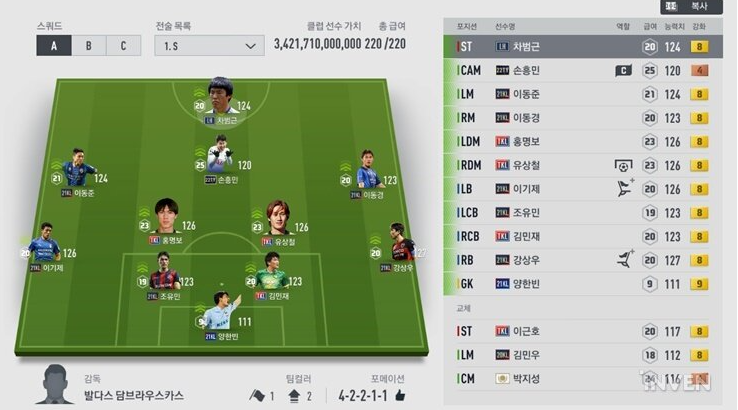Click striker 차범근 on the pitch
The height and width of the screenshot is (410, 738).
click(223, 101)
